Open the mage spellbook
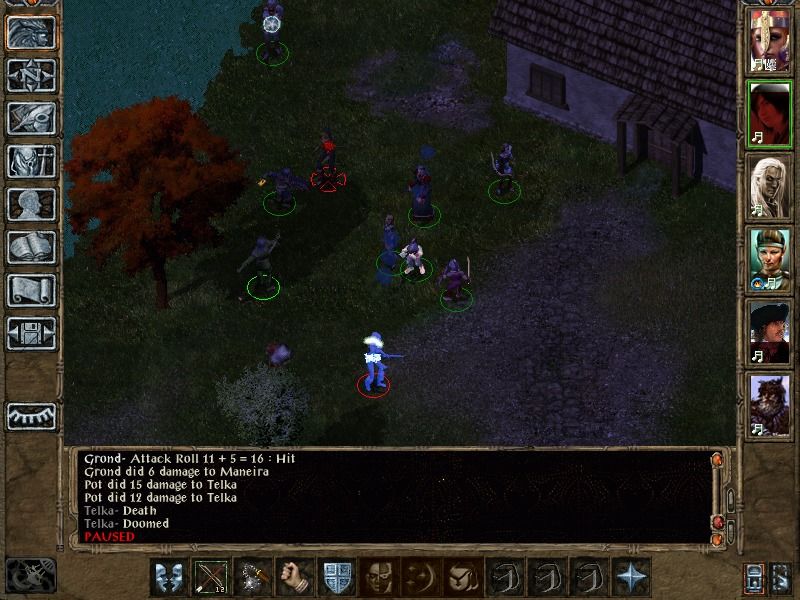800x600 pixels. [x=31, y=247]
